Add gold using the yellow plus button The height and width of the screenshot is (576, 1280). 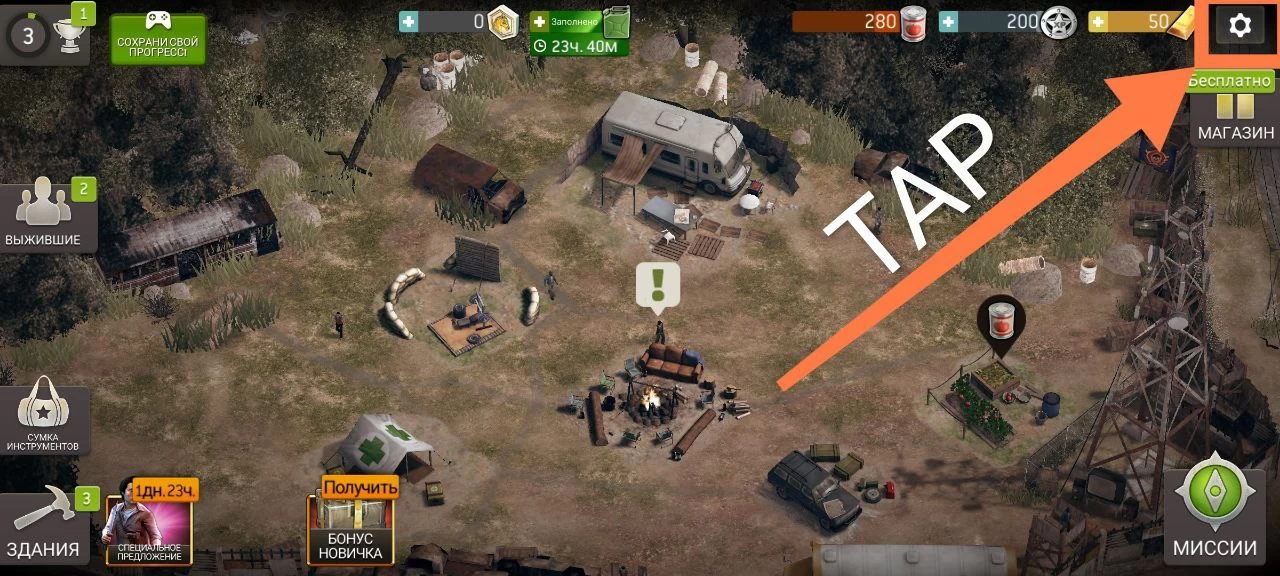click(x=1097, y=22)
